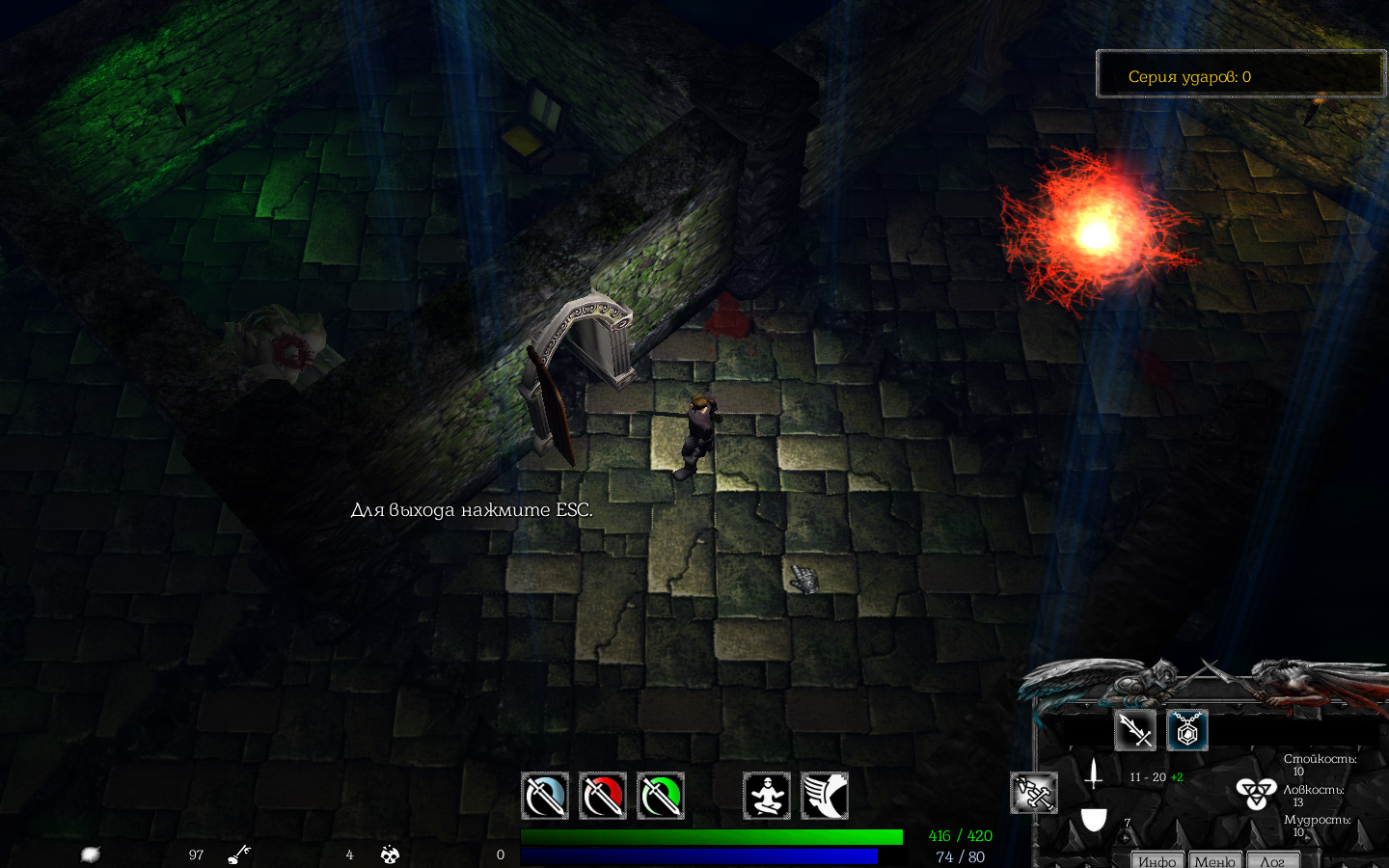Activate the green sword slash ability
The height and width of the screenshot is (868, 1389).
pos(661,796)
